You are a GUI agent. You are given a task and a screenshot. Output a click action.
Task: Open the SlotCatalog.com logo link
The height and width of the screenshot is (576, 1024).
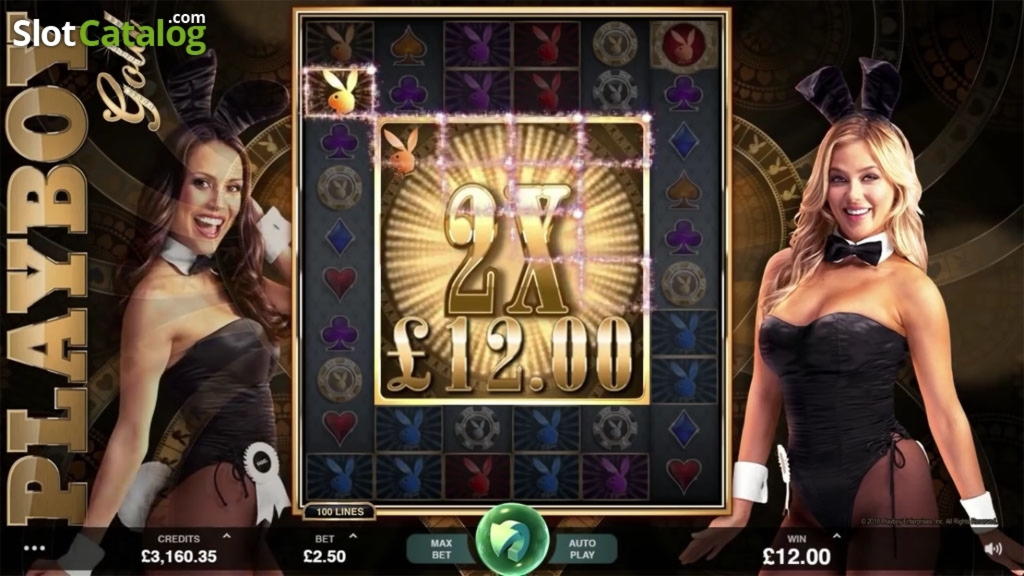coord(110,34)
